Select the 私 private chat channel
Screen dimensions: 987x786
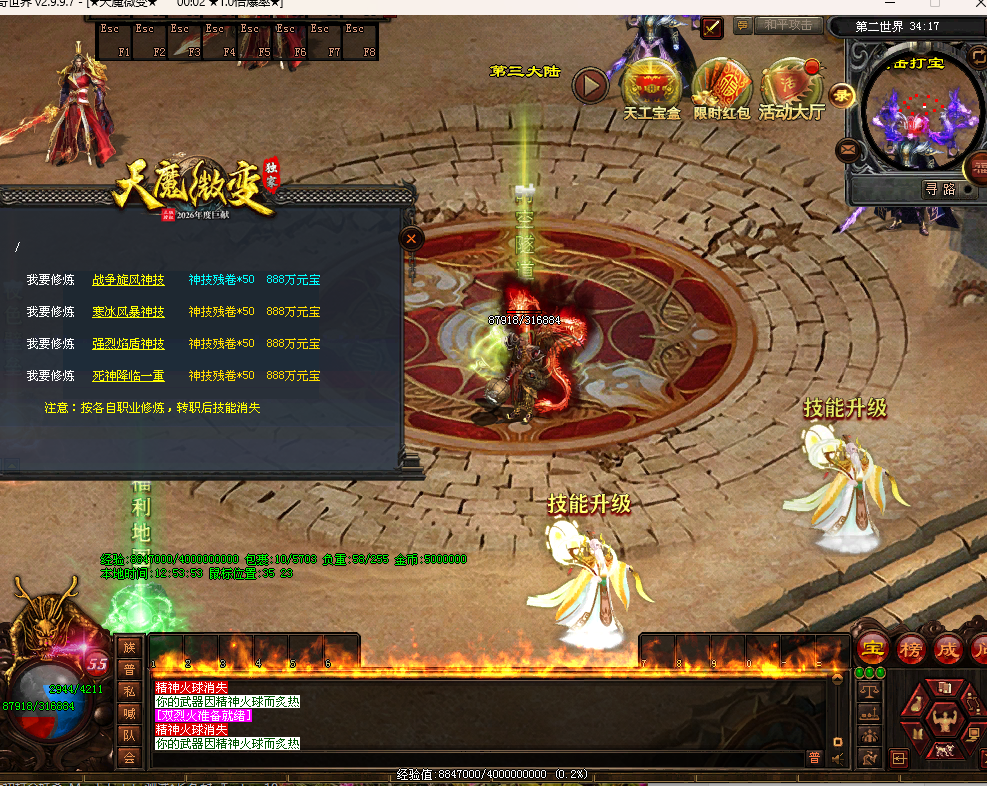click(x=129, y=691)
